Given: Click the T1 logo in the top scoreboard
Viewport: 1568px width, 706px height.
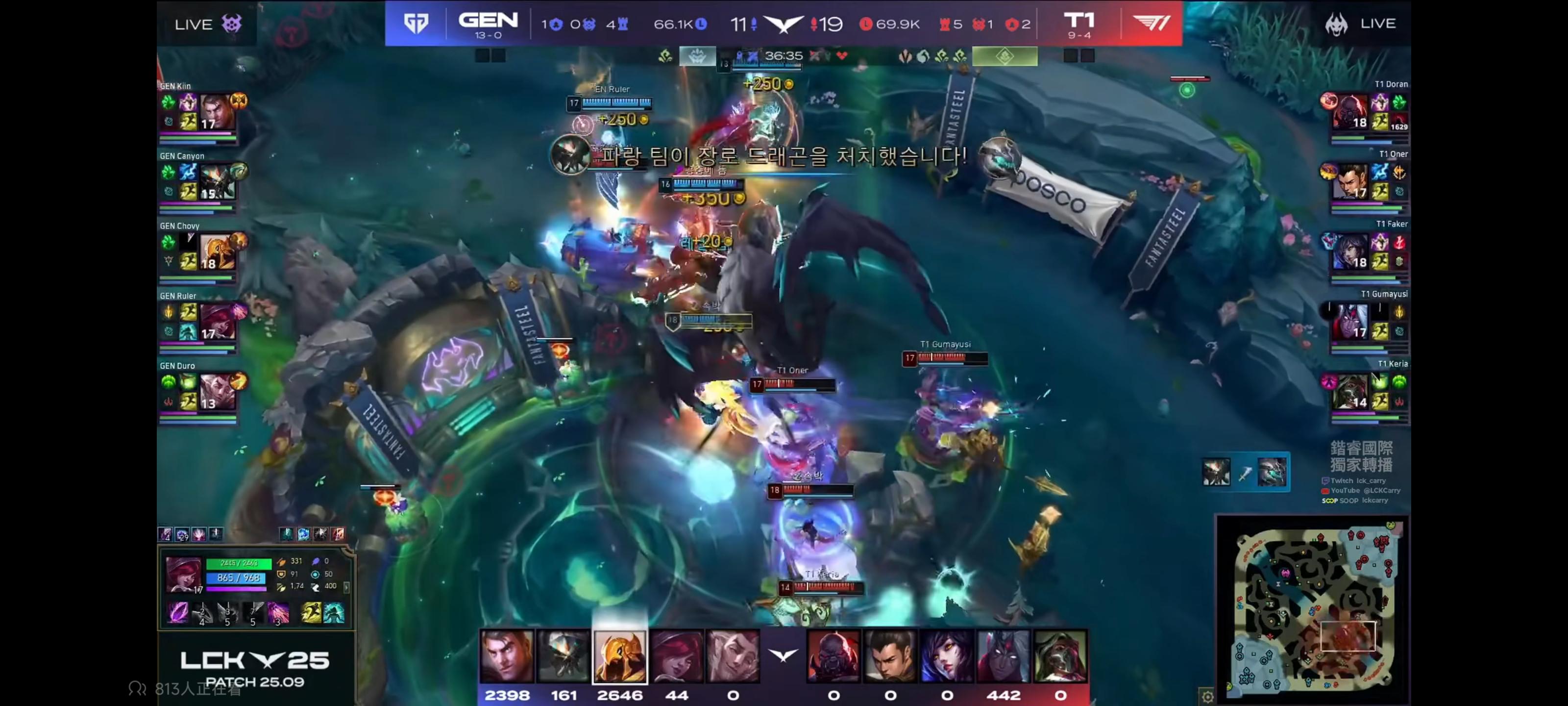Looking at the screenshot, I should (x=1151, y=23).
